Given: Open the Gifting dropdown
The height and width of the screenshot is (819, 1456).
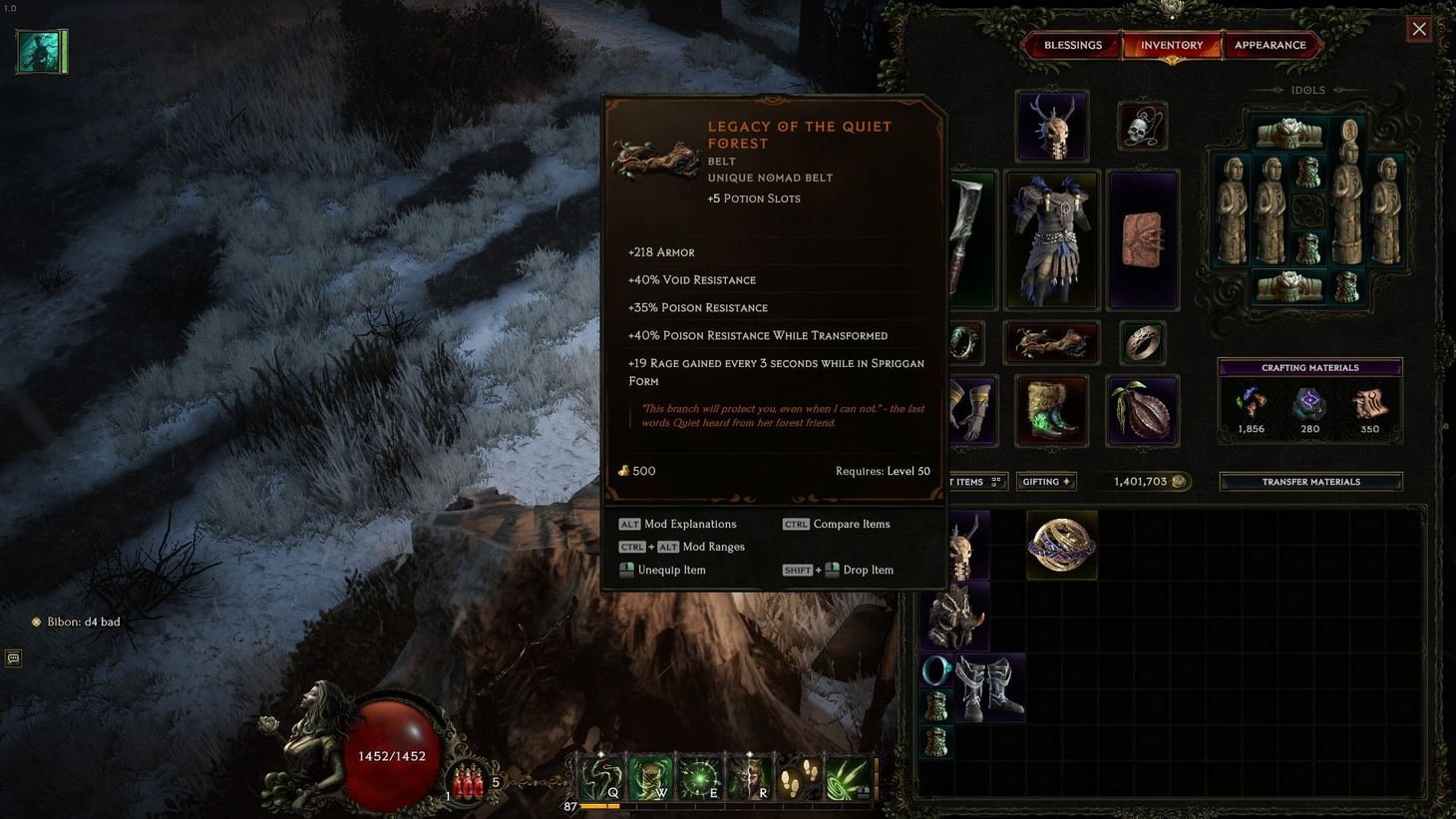Looking at the screenshot, I should point(1045,481).
